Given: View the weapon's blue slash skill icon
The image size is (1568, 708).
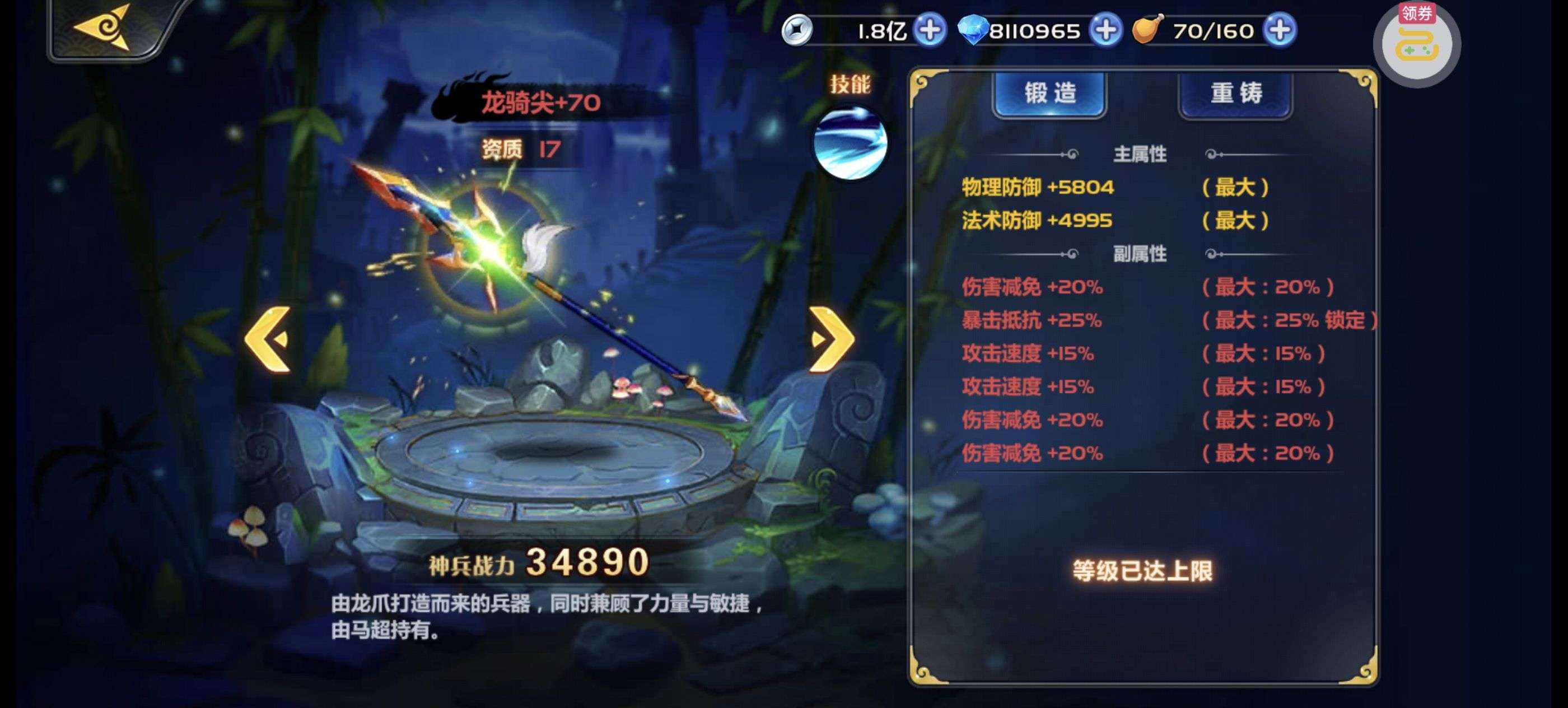Looking at the screenshot, I should [850, 143].
